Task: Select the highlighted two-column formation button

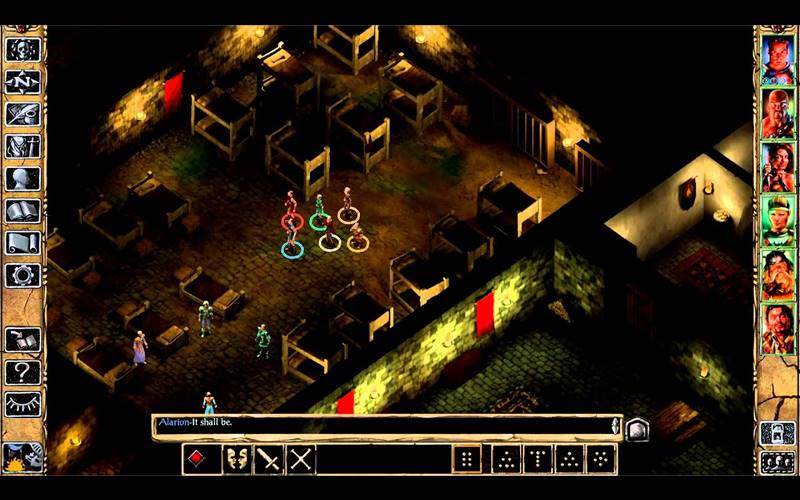Action: (x=467, y=459)
